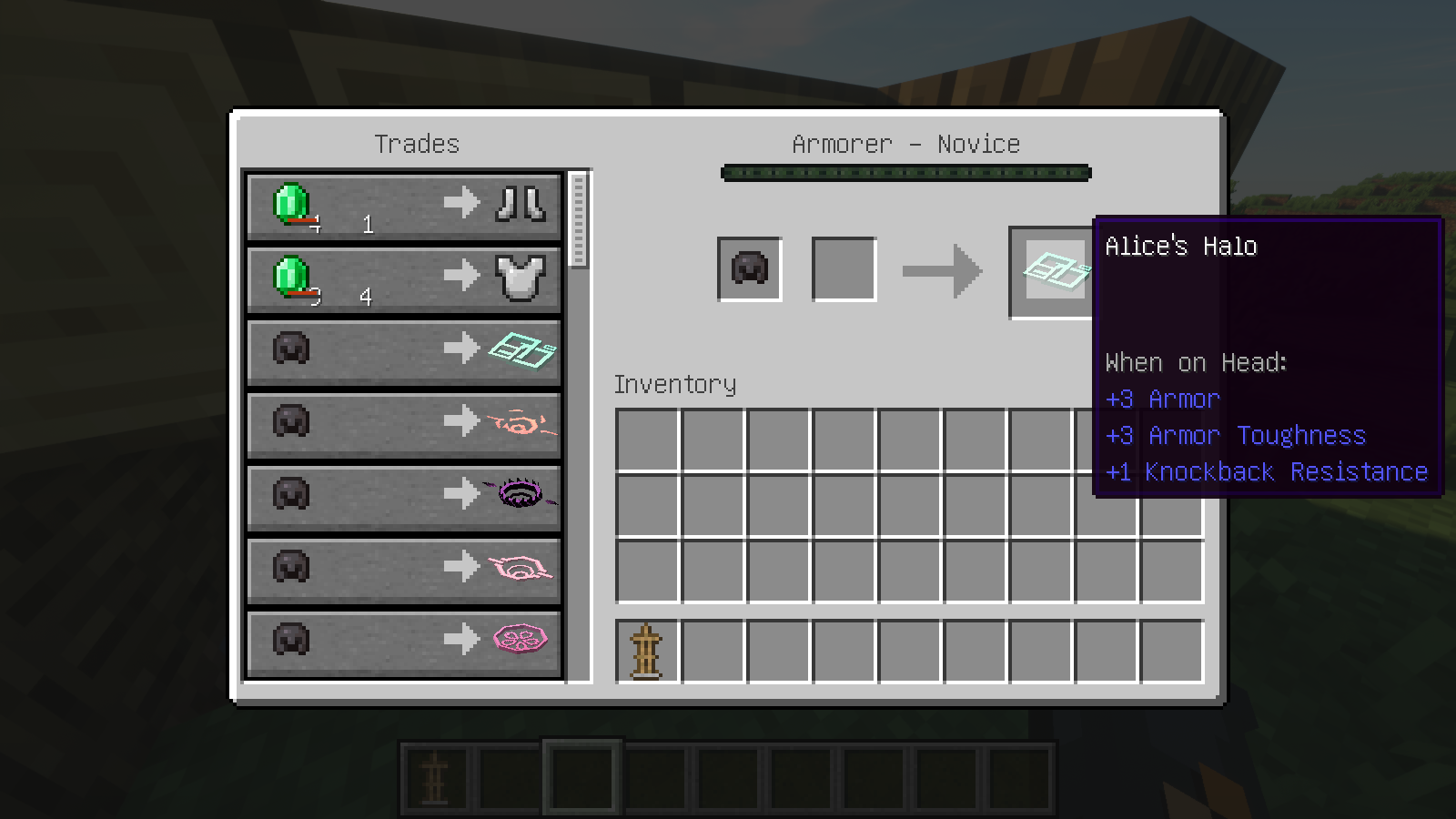
Task: Click the emerald icon in the first trade
Action: [291, 202]
